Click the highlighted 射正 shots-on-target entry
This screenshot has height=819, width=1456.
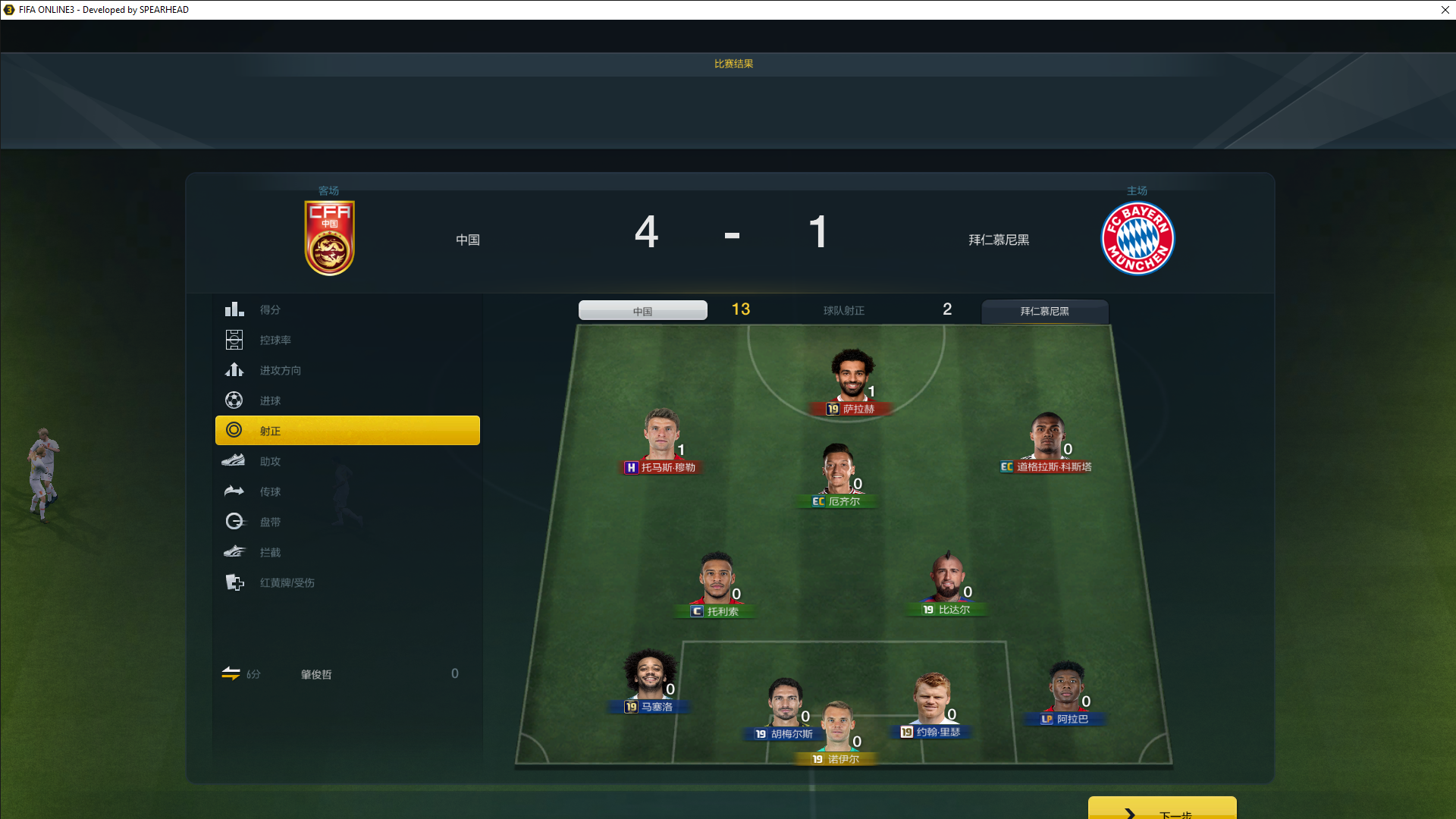point(347,431)
